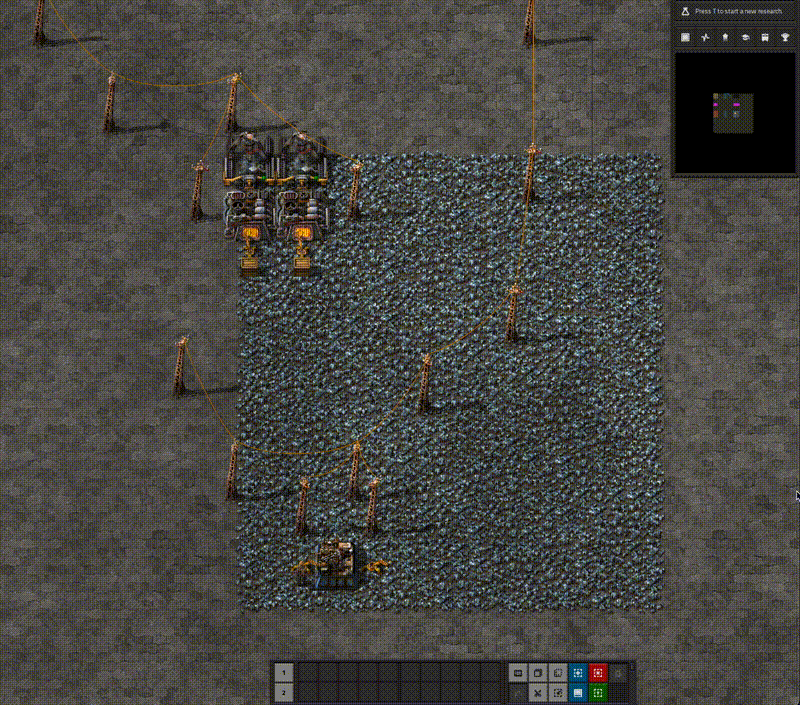Open the train overview icon
Viewport: 800px width, 705px height.
(765, 37)
